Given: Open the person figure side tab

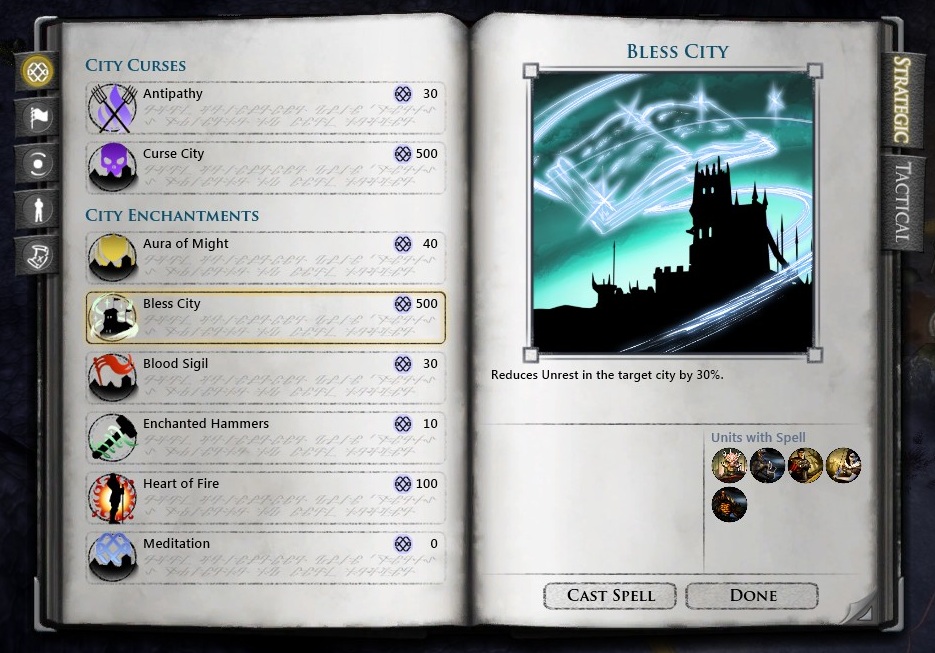Looking at the screenshot, I should (38, 209).
